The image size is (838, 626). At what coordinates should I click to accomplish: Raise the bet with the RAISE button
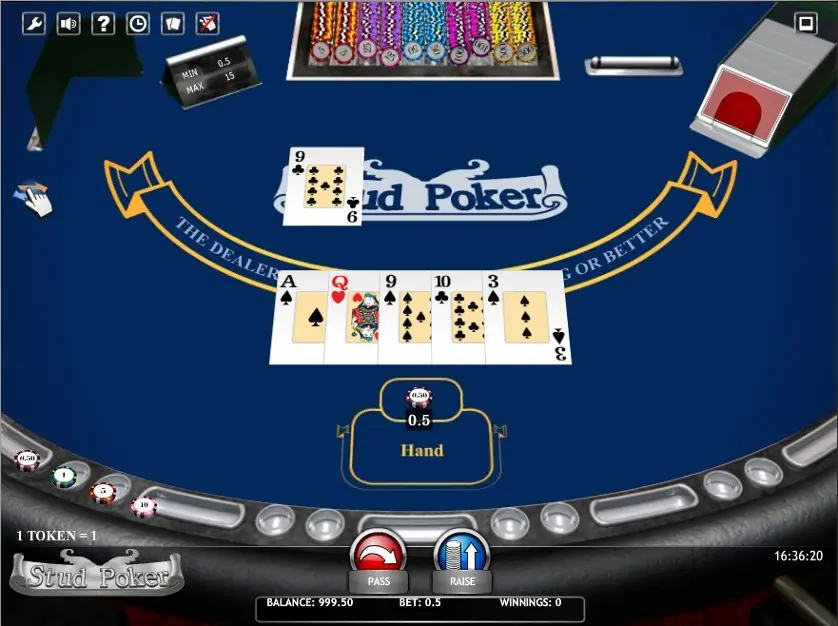click(x=462, y=555)
